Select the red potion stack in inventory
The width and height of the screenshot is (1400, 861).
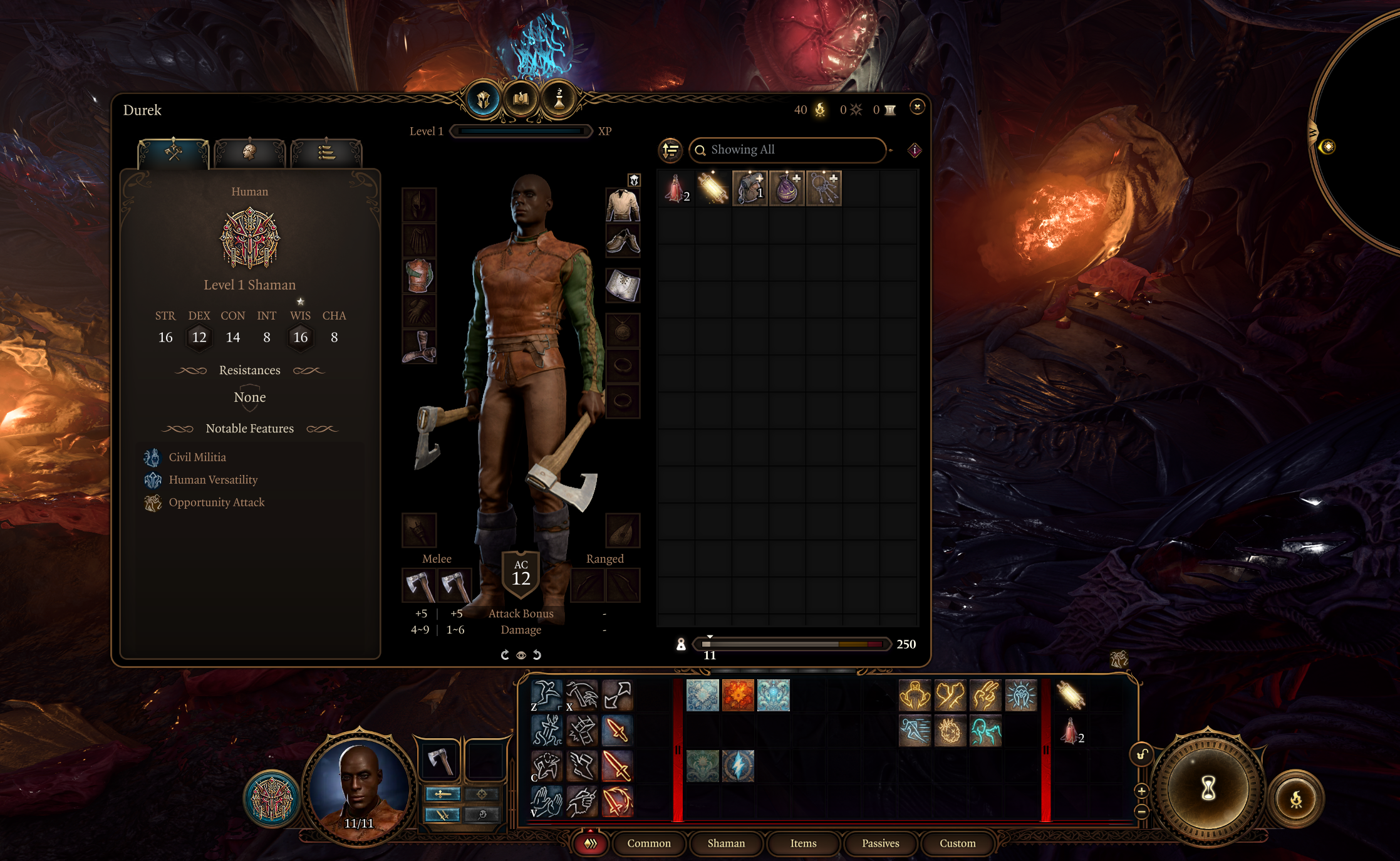(676, 188)
